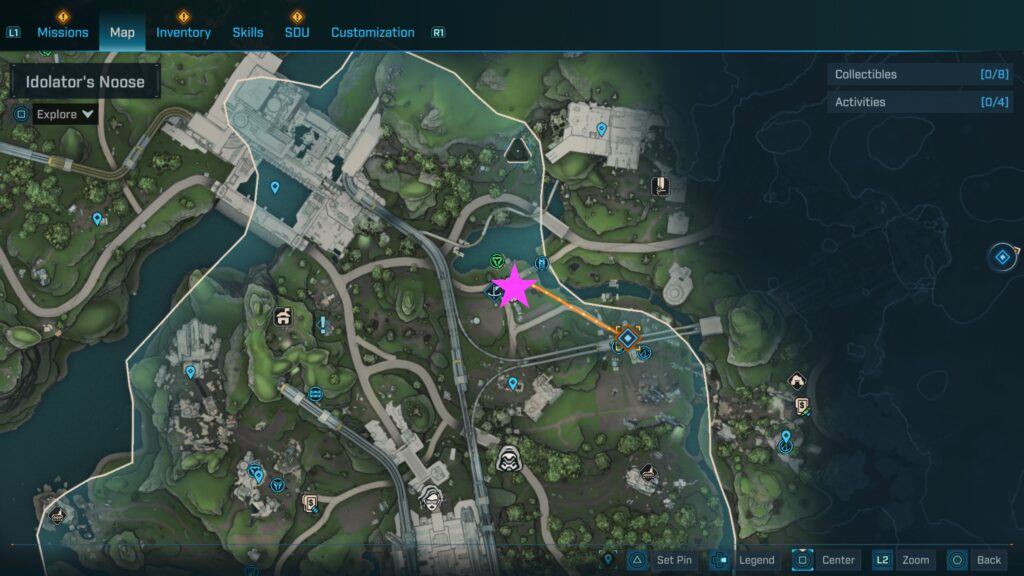Open the SDU tab
This screenshot has width=1024, height=576.
(x=297, y=32)
